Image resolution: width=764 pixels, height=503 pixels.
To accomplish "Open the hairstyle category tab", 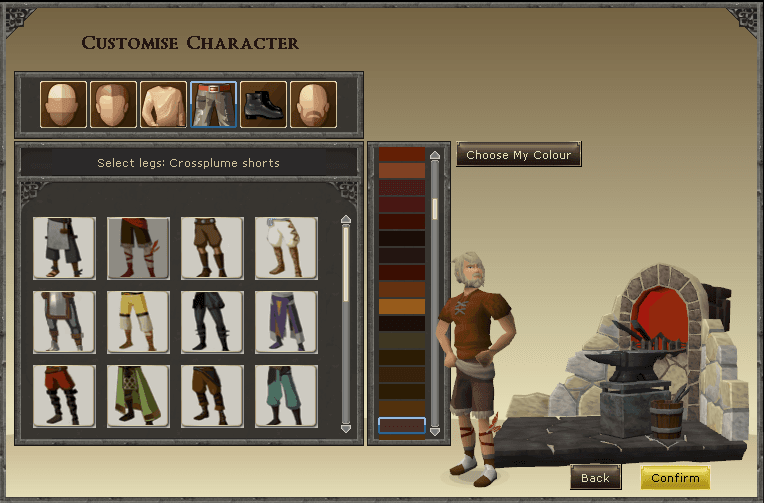I will [113, 105].
